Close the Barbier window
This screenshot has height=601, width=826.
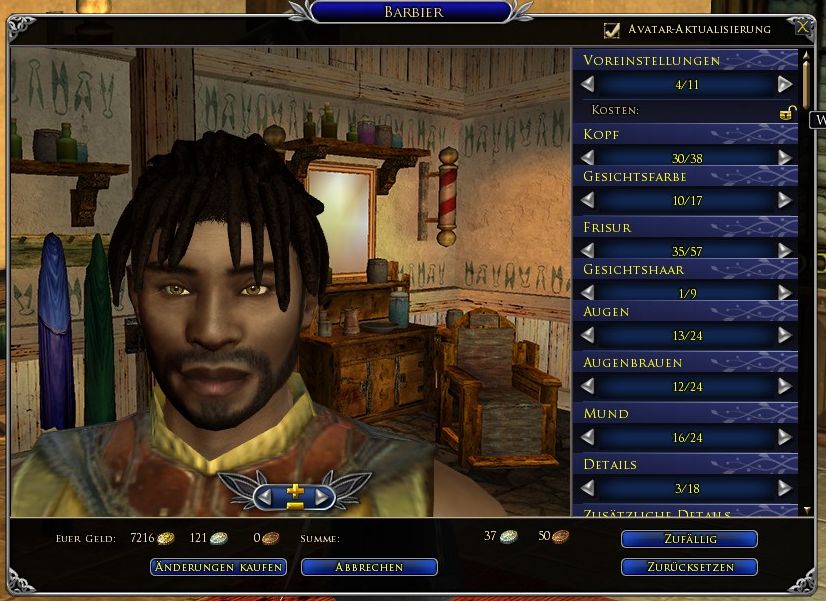click(802, 28)
